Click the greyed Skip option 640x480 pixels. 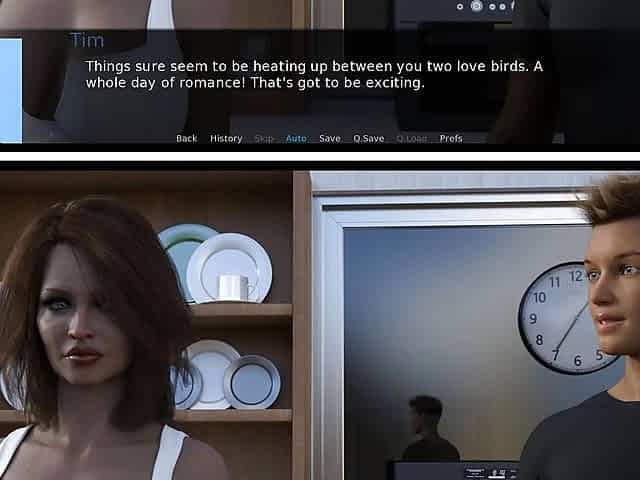click(x=264, y=139)
